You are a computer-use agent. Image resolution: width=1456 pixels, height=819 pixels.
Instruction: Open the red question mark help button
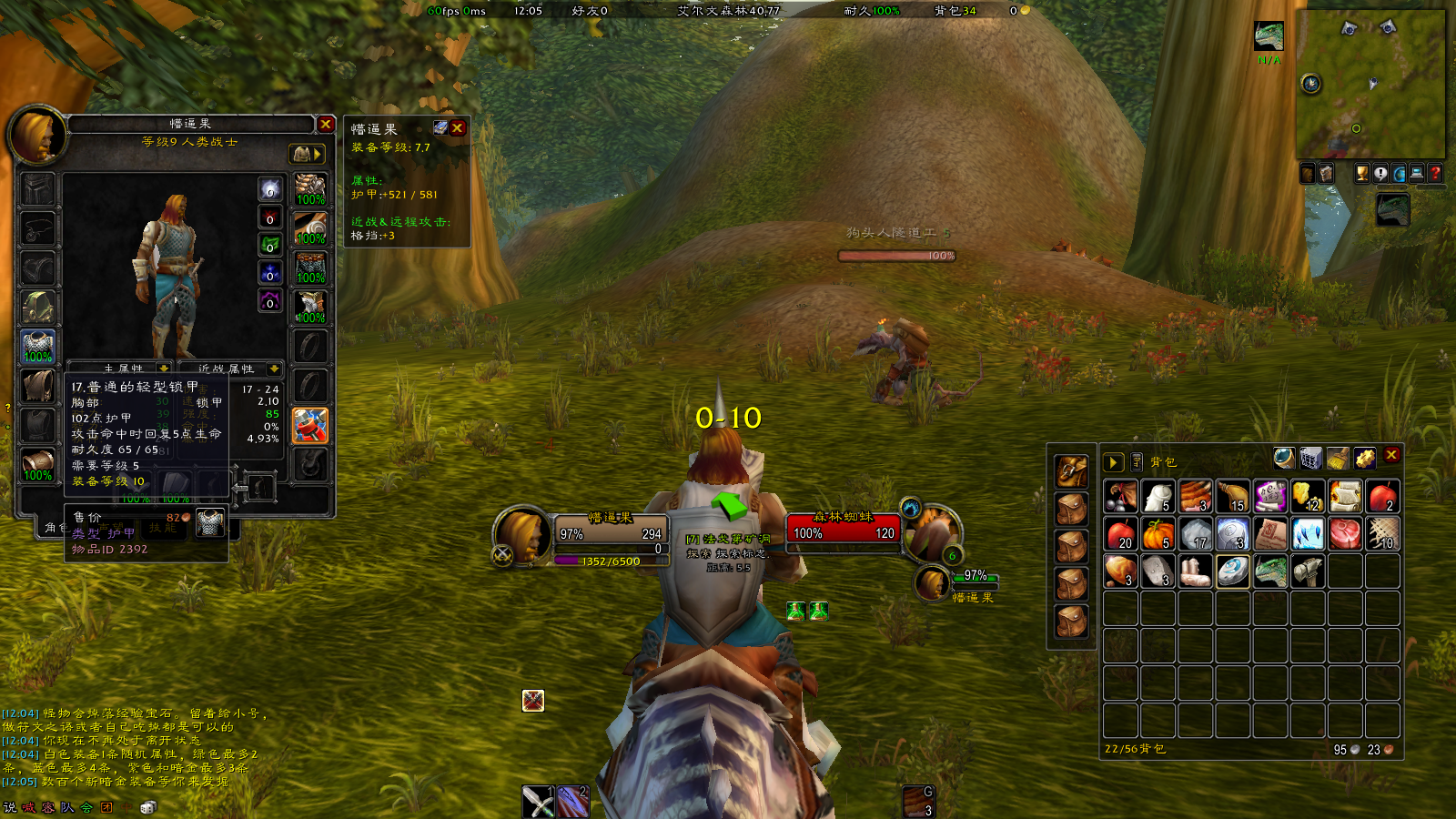[x=1435, y=173]
